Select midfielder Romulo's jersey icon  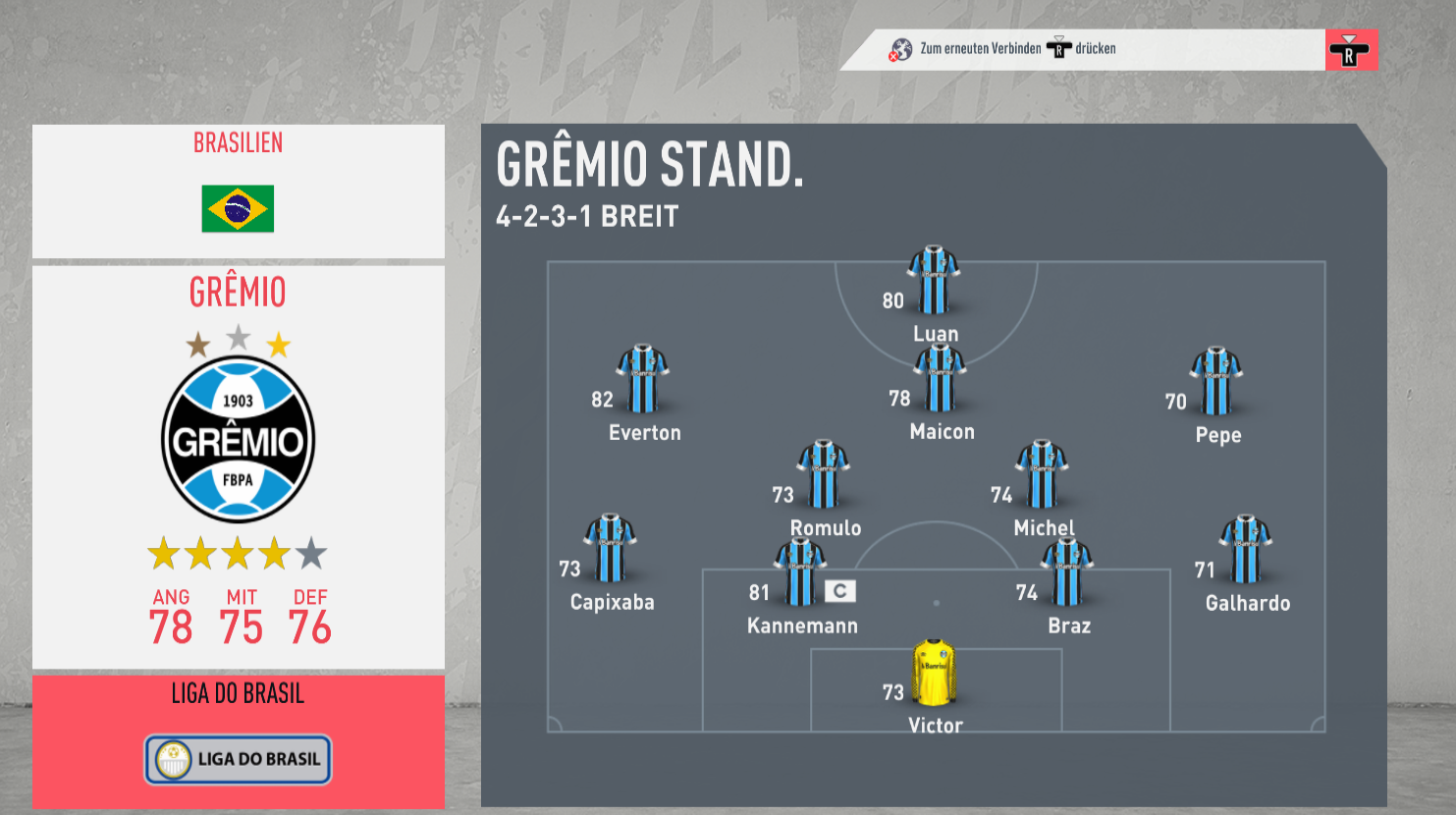(x=824, y=474)
